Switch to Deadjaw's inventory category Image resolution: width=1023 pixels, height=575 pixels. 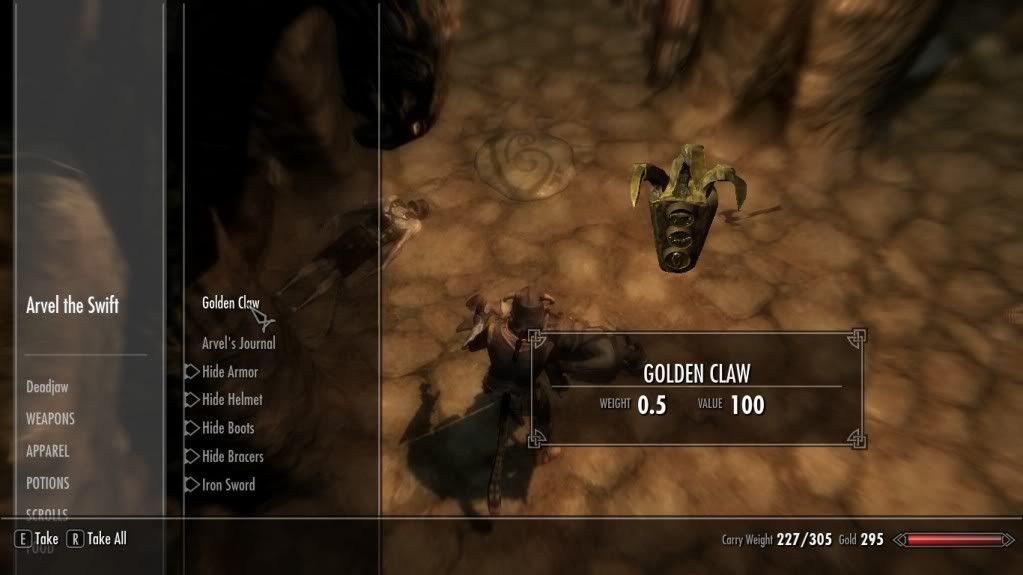point(47,387)
